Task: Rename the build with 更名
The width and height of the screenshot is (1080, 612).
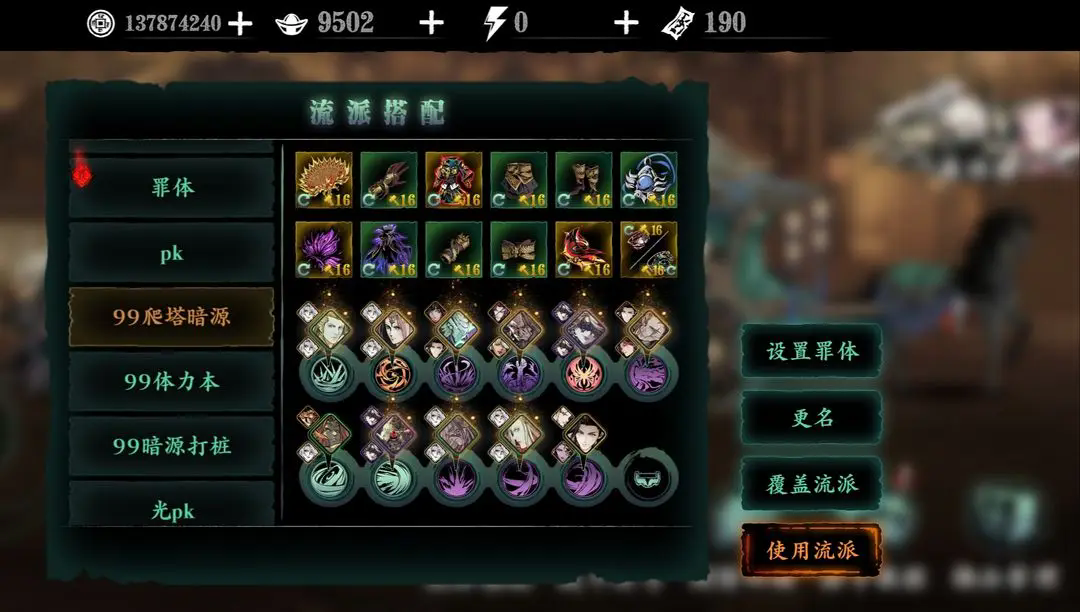Action: [812, 418]
